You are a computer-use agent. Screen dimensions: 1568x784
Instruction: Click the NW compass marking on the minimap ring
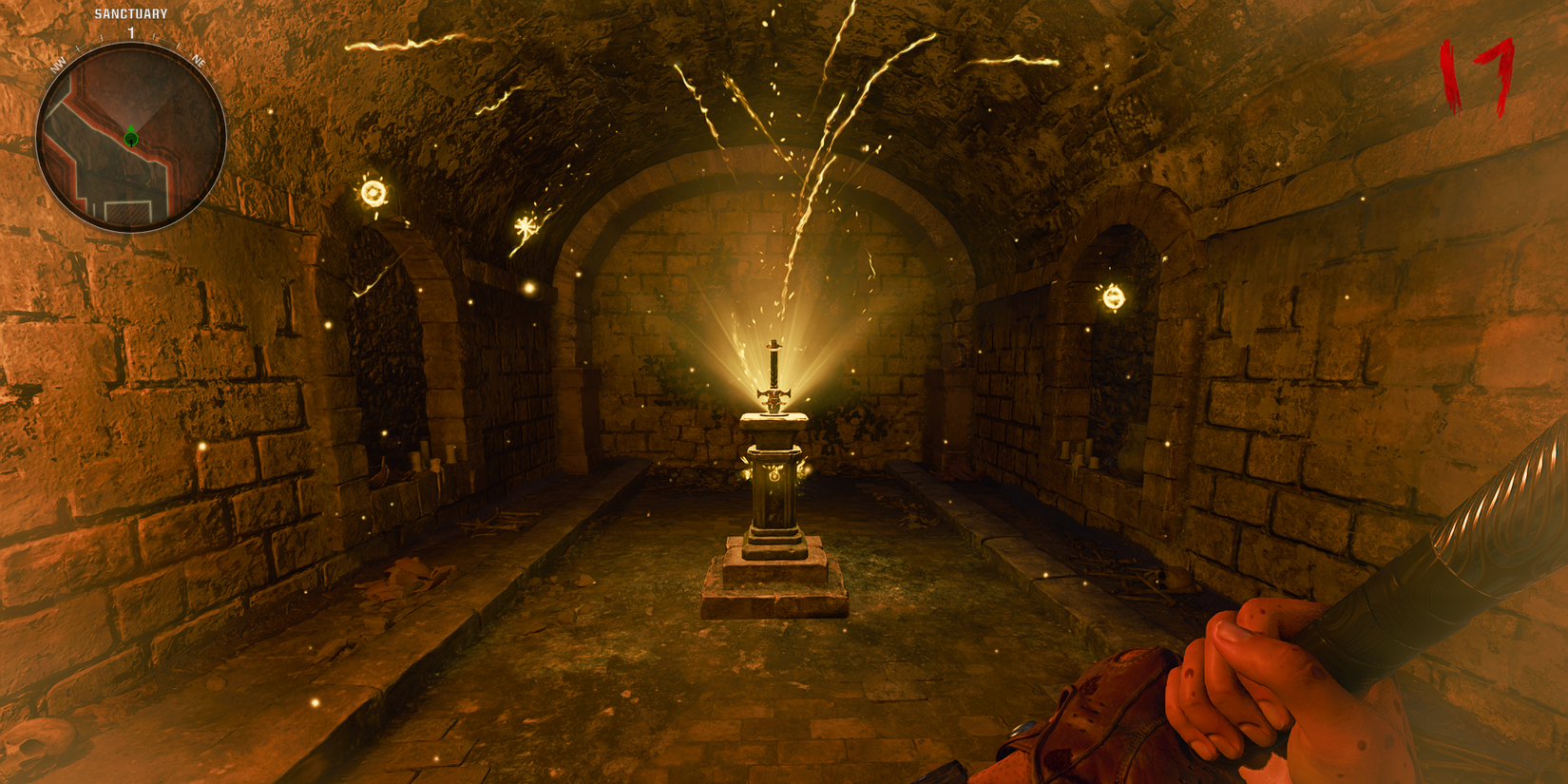point(58,62)
